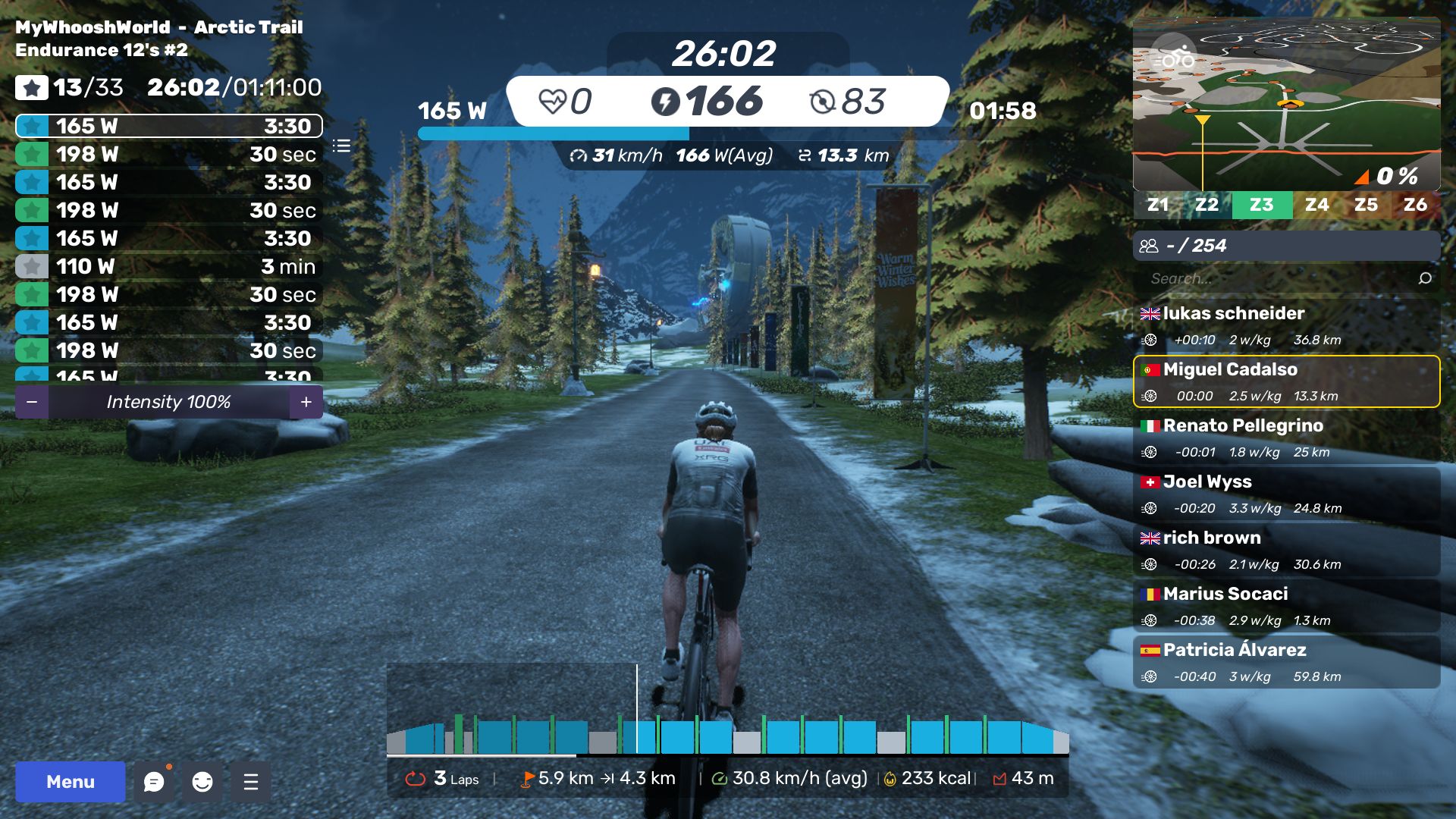Open the blue Menu button
1456x819 pixels.
[x=70, y=782]
